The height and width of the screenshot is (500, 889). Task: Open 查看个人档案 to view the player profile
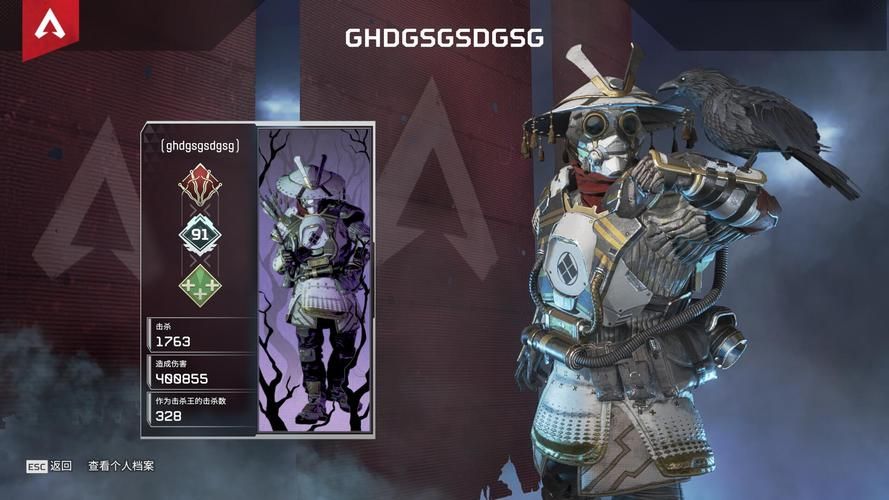[x=121, y=466]
